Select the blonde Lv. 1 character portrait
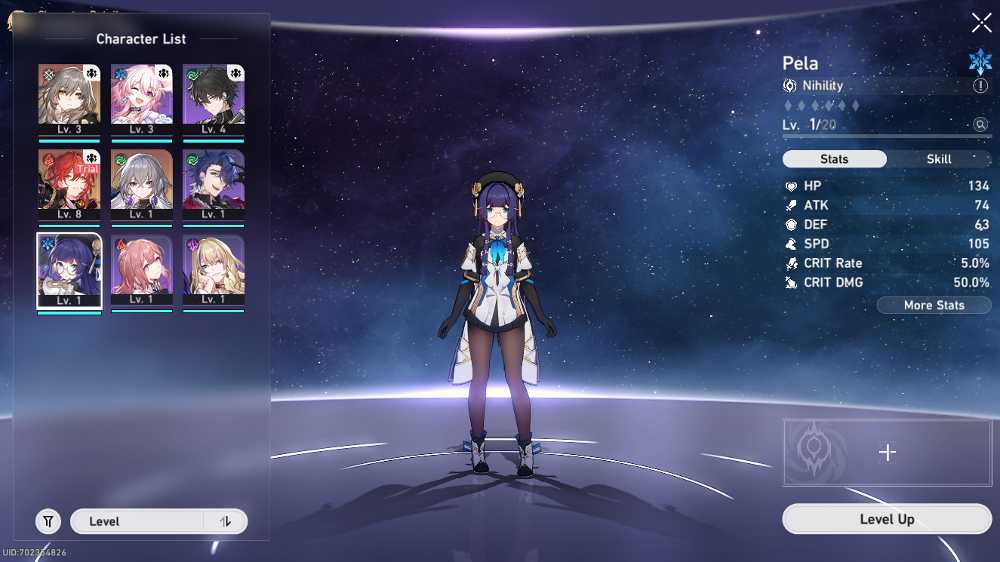 [x=213, y=269]
